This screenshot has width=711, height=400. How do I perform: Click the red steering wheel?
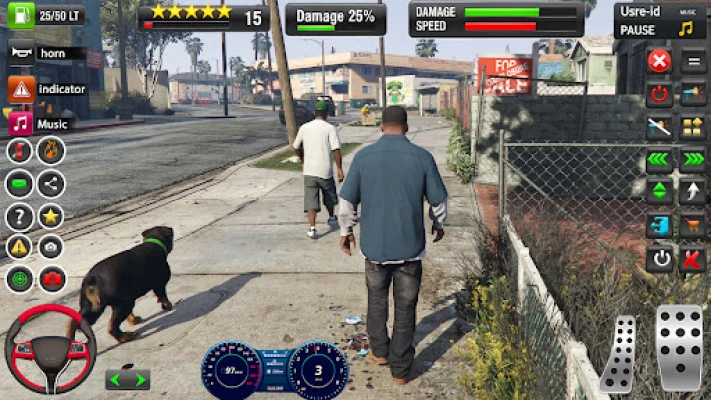coord(49,348)
